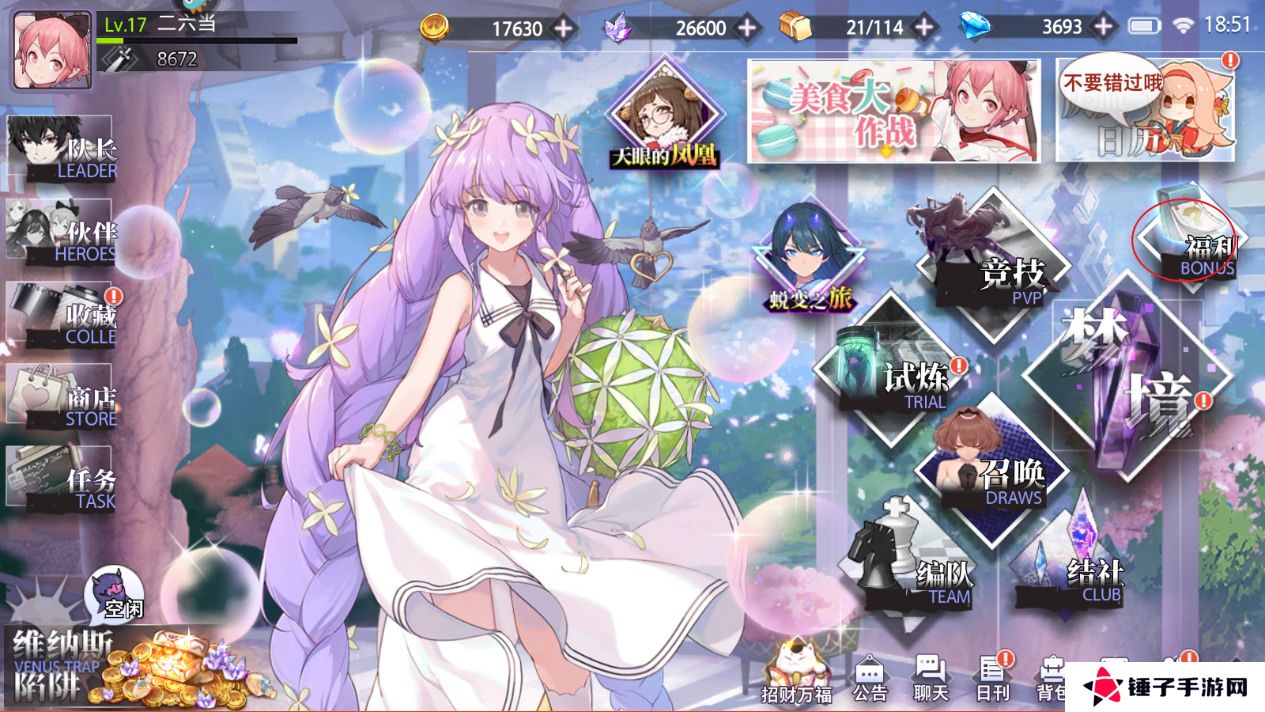Add blue diamonds with the plus button
The height and width of the screenshot is (712, 1265).
click(1105, 27)
